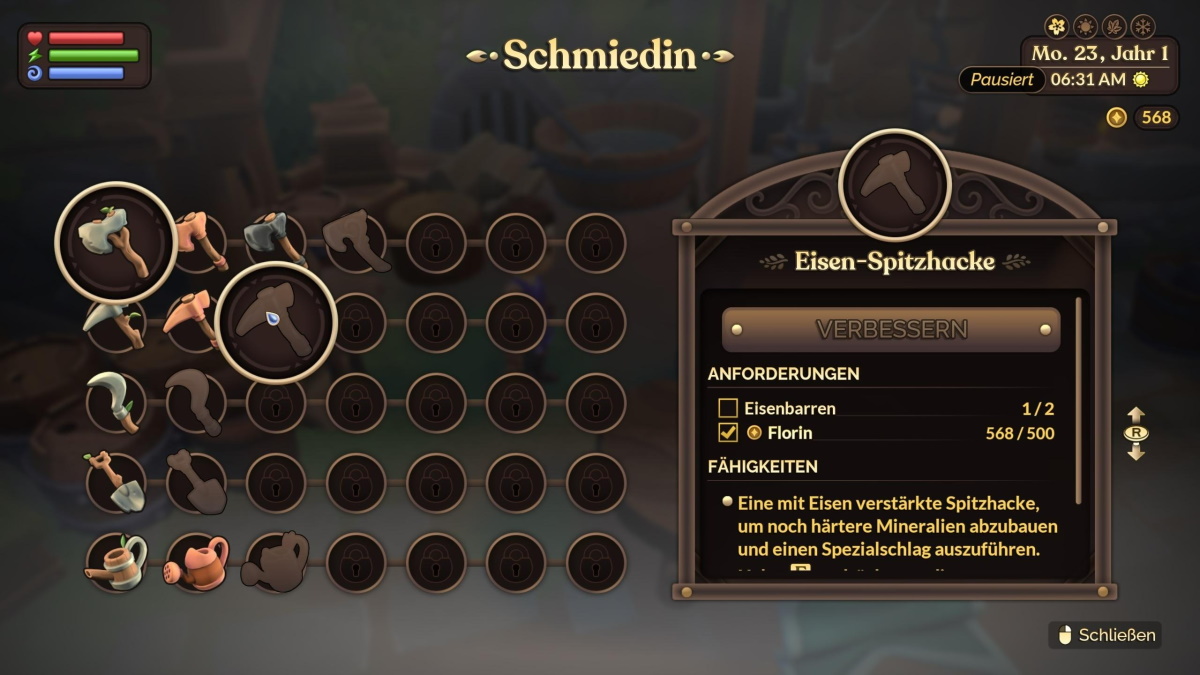Select the stone axe with leaf sprout

(x=116, y=242)
